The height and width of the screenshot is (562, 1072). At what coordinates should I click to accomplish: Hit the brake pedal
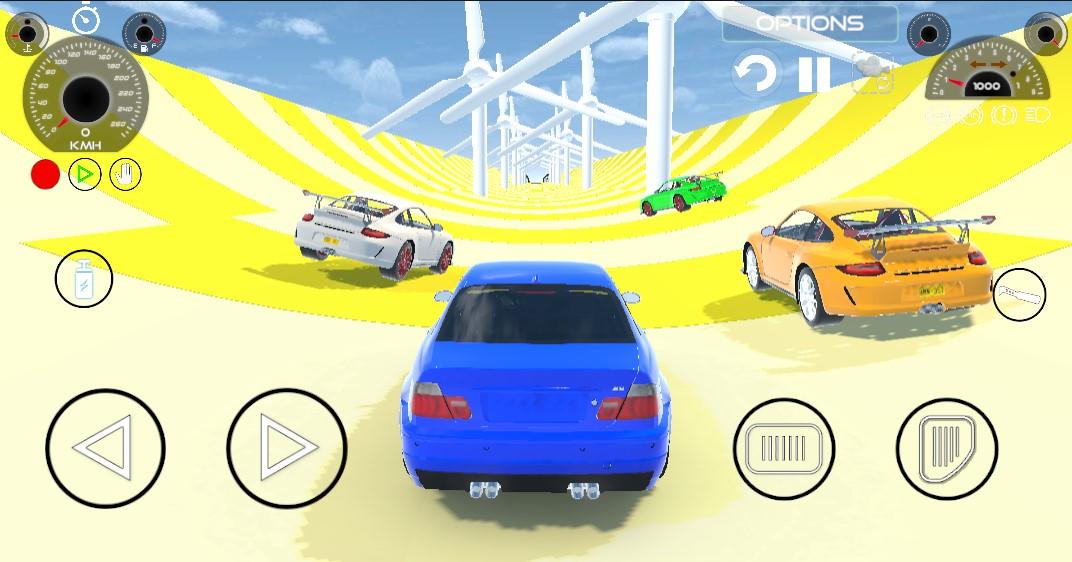pyautogui.click(x=784, y=446)
